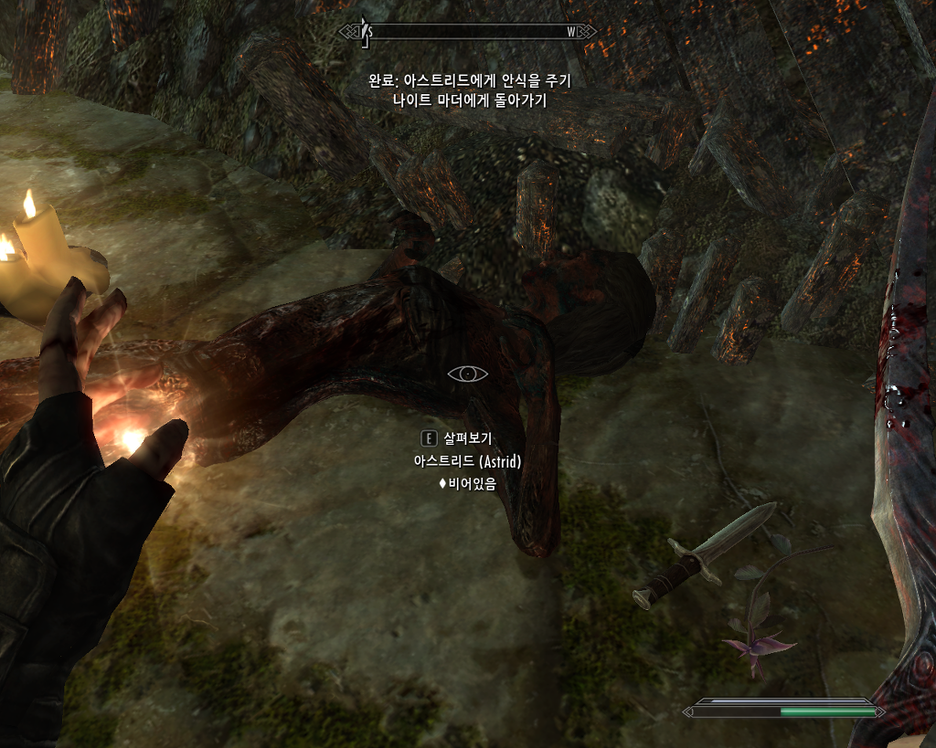This screenshot has width=936, height=748.
Task: Click the compass bar at the top
Action: point(468,32)
